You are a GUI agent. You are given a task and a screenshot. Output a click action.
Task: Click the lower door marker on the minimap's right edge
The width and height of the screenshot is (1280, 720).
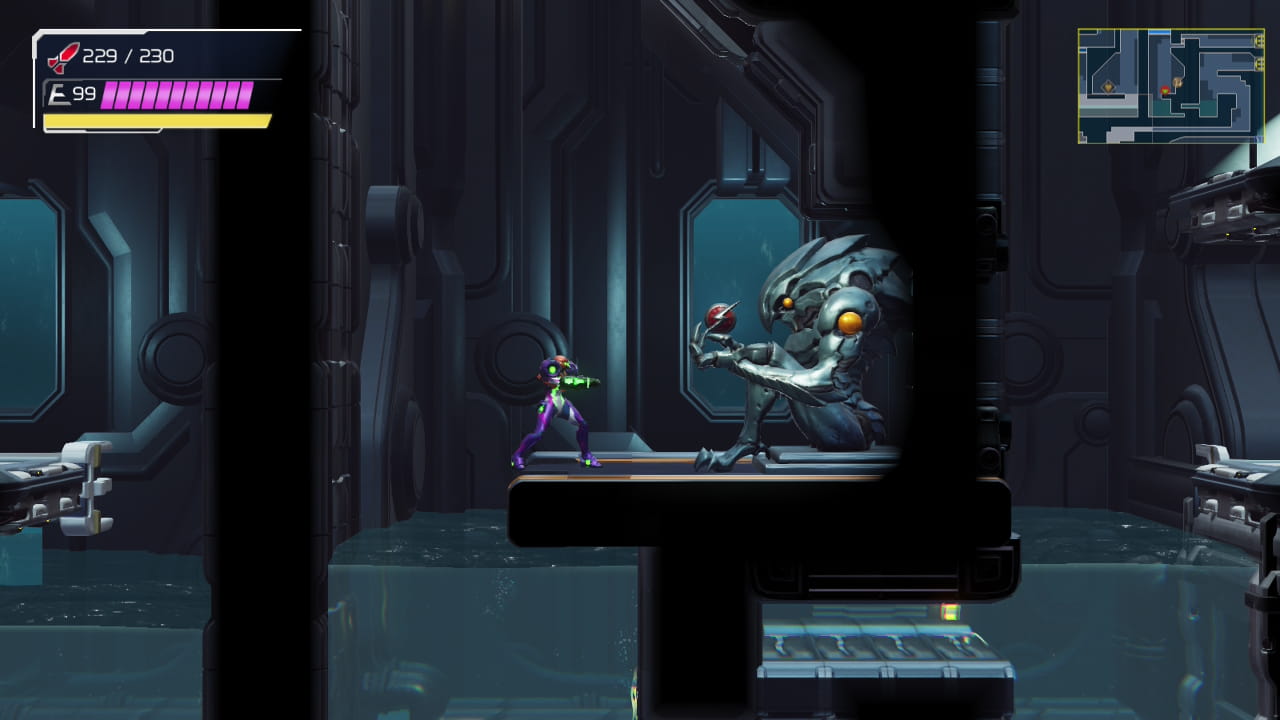tap(1258, 62)
